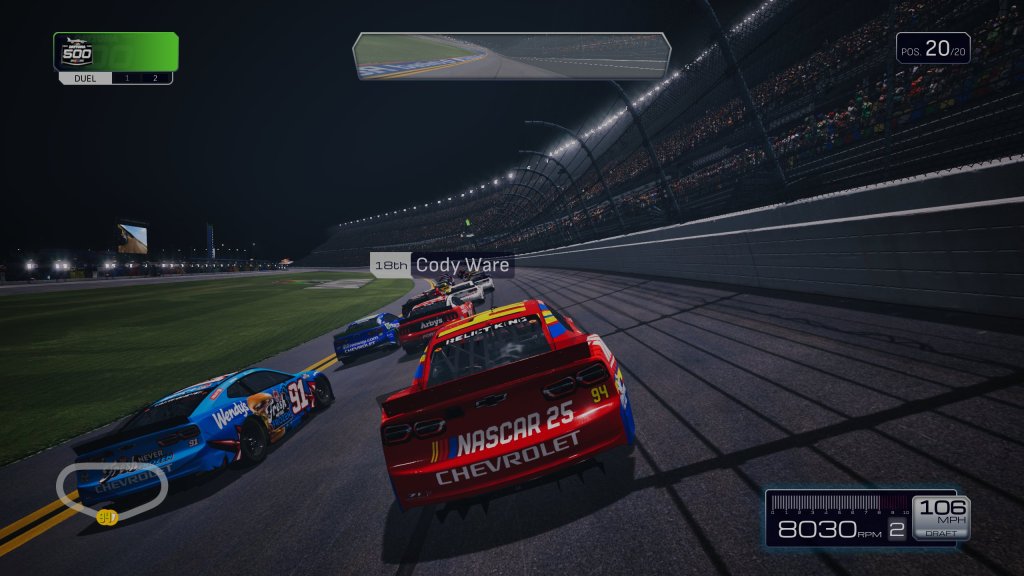Select the rear-view mirror display
Image resolution: width=1024 pixels, height=576 pixels.
pos(511,55)
